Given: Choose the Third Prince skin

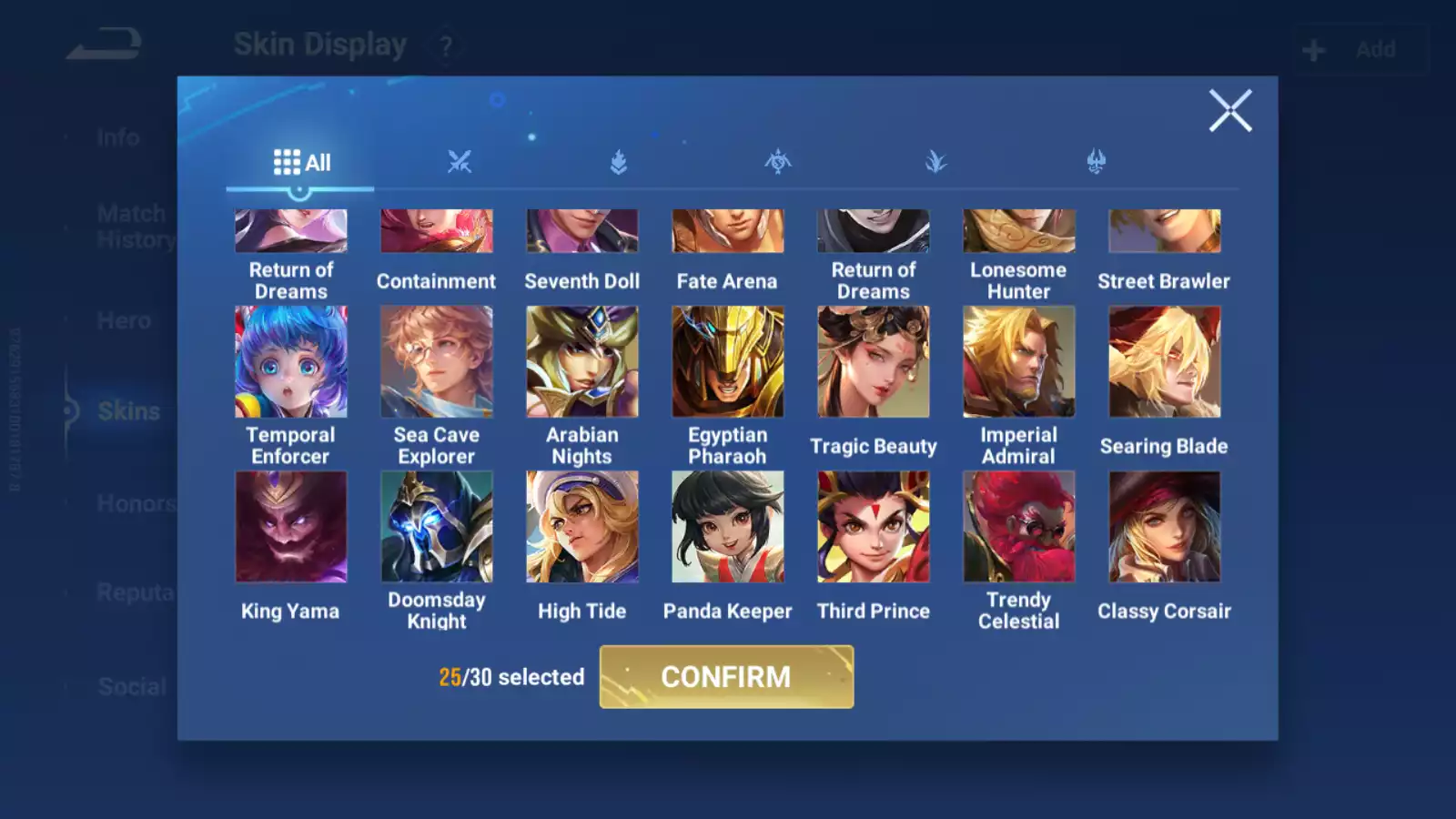Looking at the screenshot, I should click(x=874, y=527).
